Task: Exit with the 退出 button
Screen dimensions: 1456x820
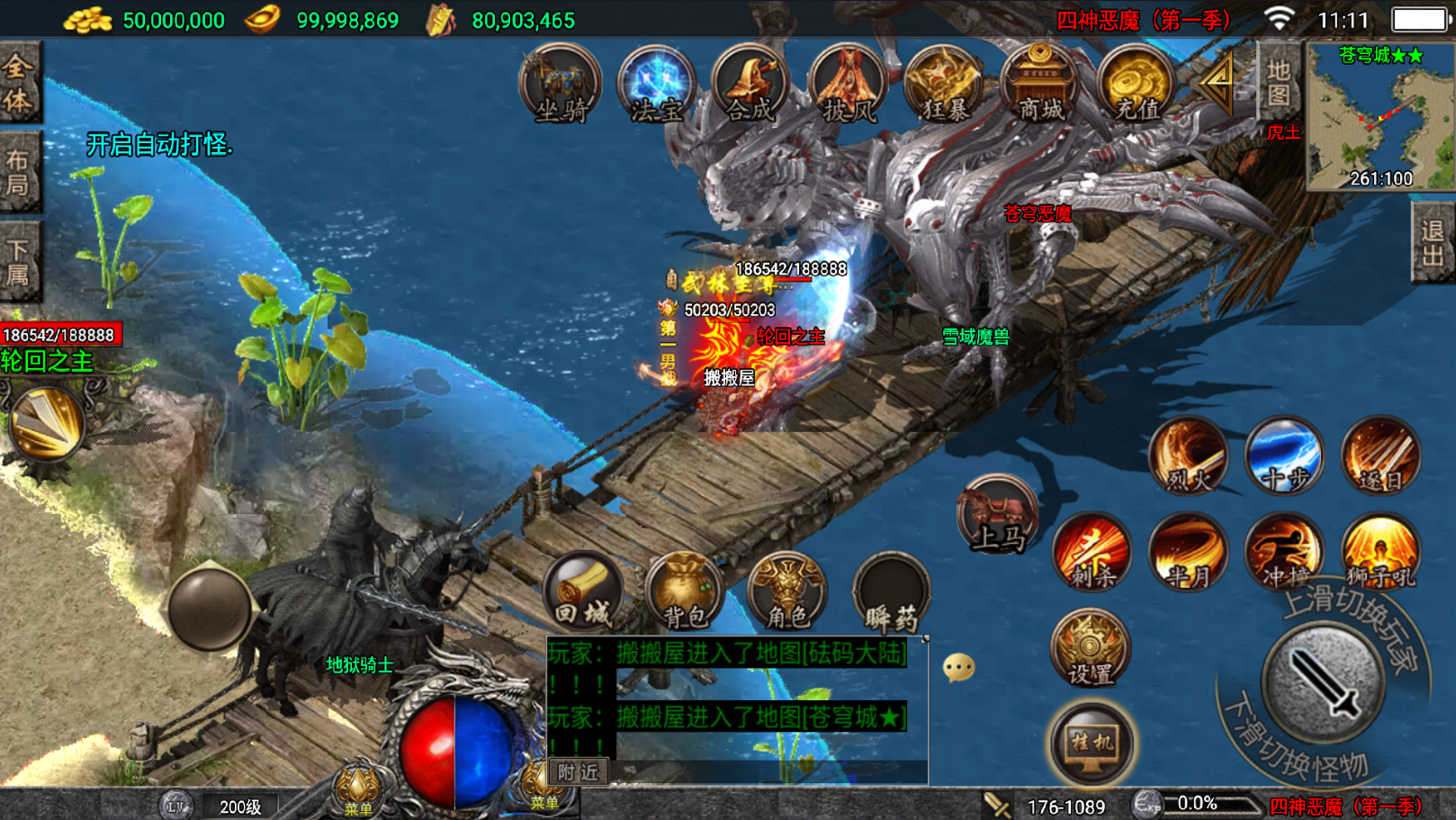Action: point(1432,243)
